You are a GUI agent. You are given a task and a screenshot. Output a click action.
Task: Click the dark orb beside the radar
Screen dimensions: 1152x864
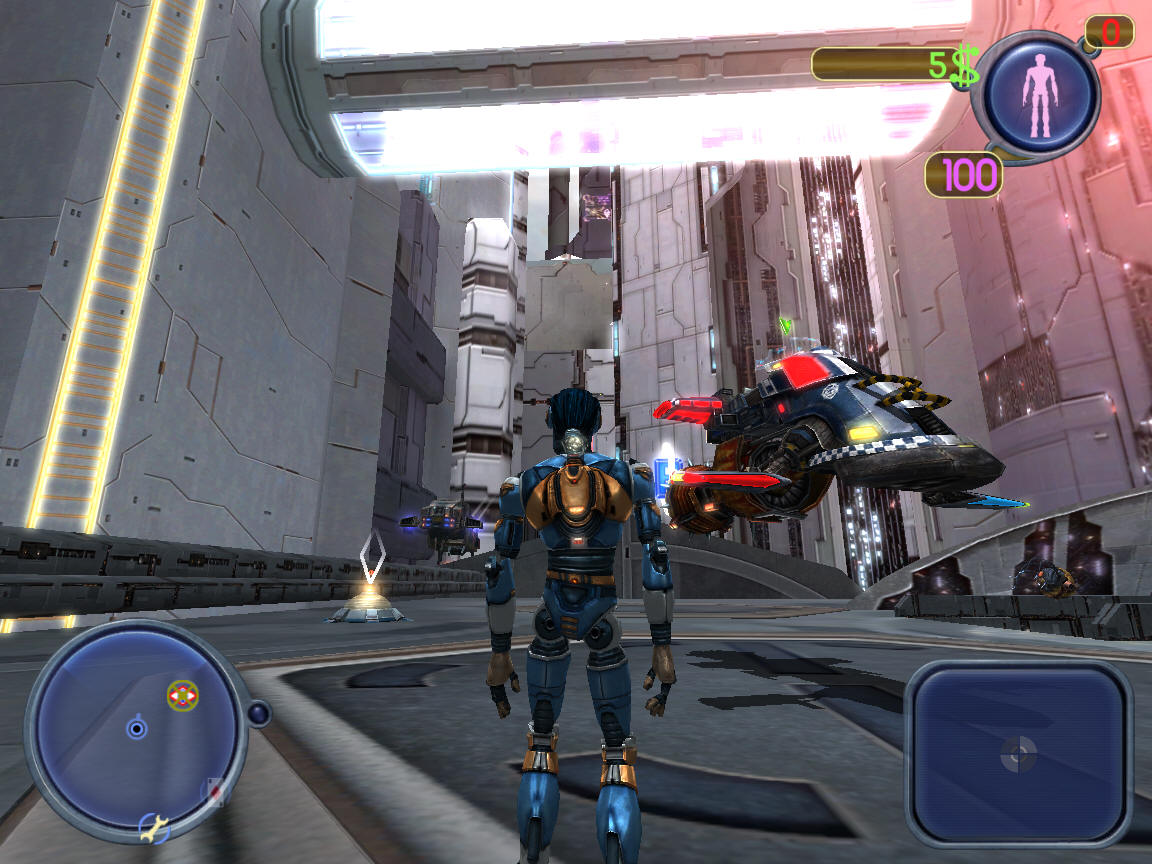[259, 713]
